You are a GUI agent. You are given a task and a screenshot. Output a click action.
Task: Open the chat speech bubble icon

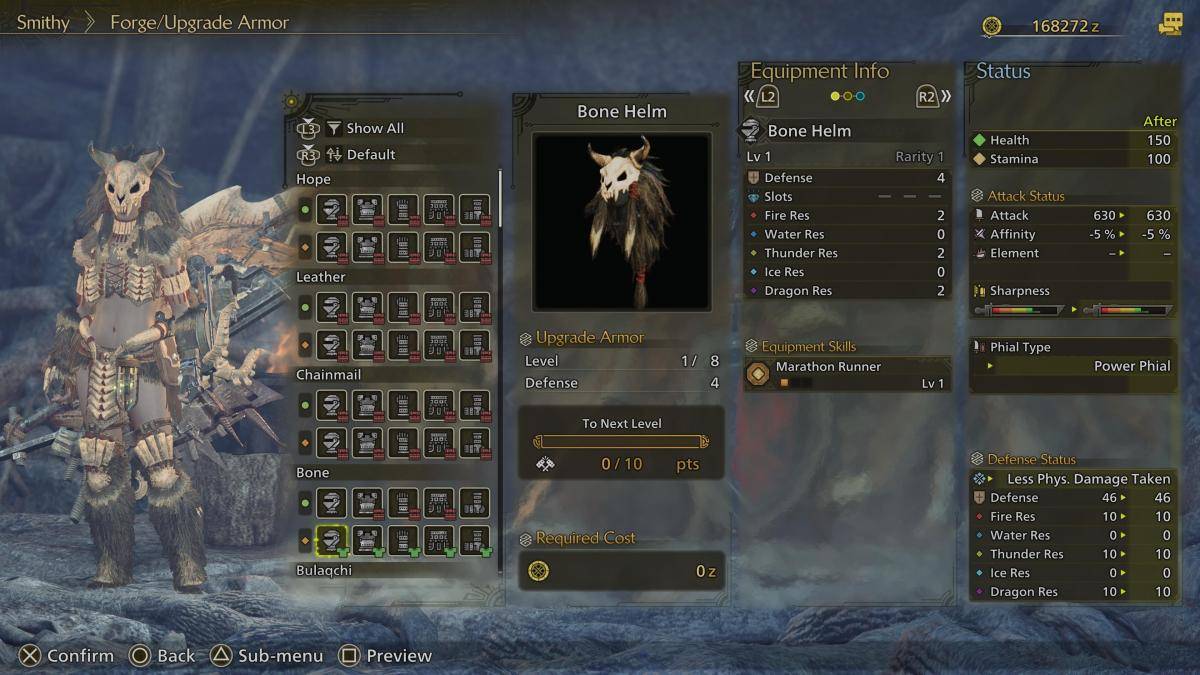click(1170, 25)
